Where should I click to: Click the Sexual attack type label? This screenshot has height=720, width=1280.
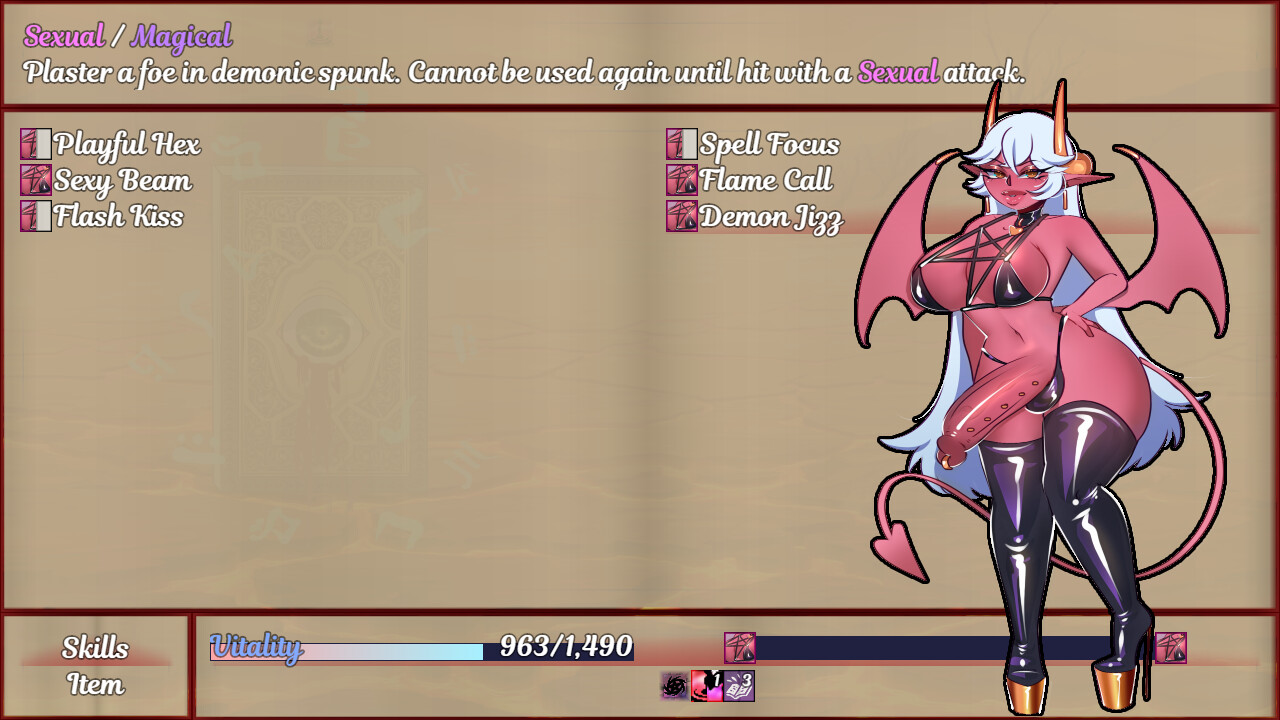point(62,37)
